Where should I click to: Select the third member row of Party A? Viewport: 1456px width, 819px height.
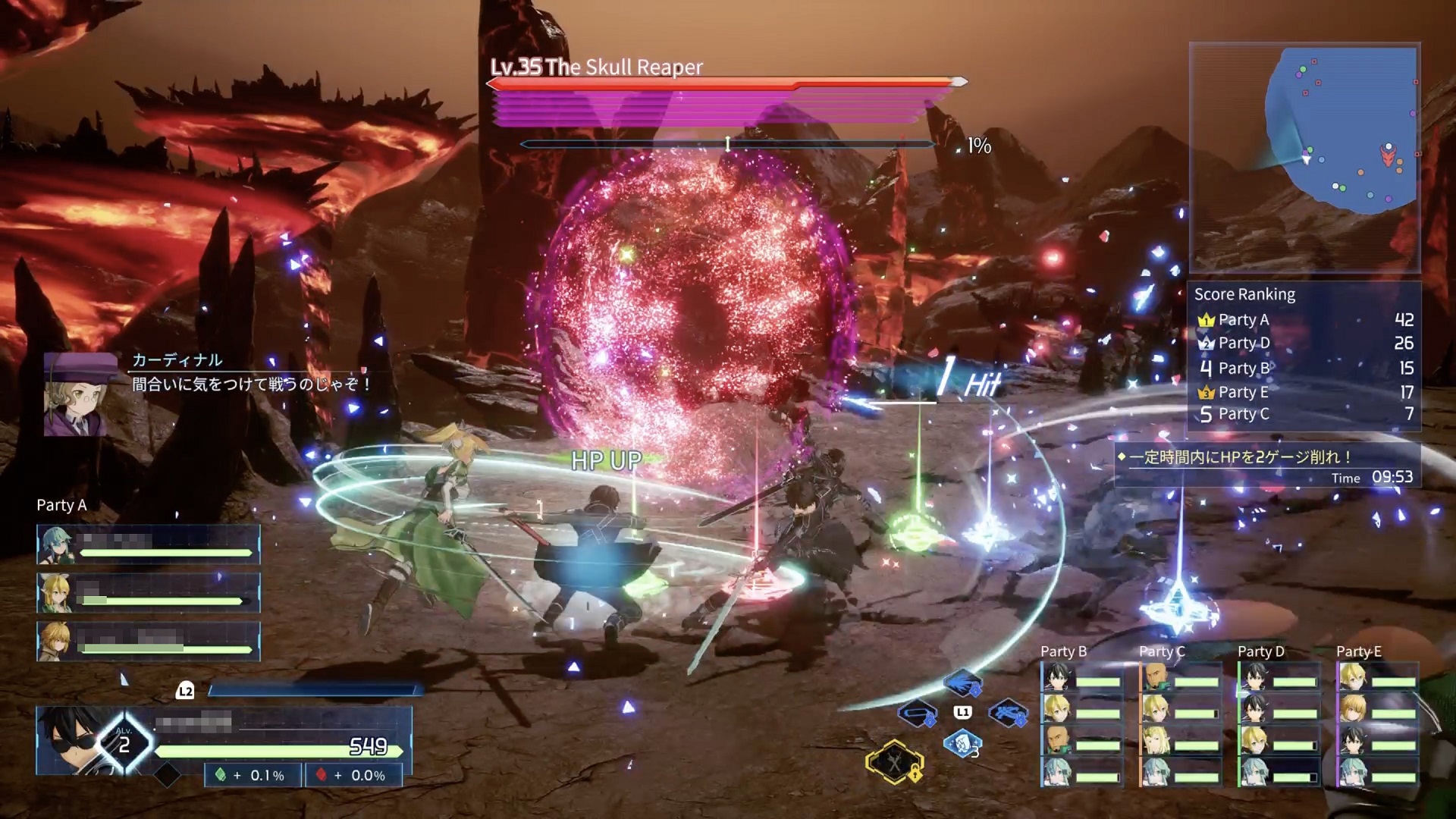(149, 641)
